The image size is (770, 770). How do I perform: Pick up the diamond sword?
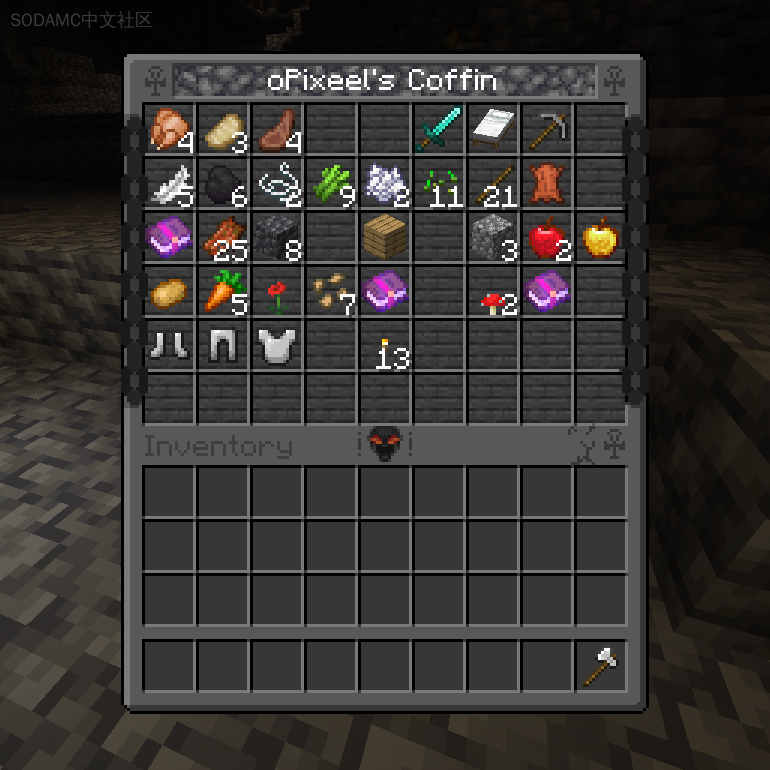438,129
